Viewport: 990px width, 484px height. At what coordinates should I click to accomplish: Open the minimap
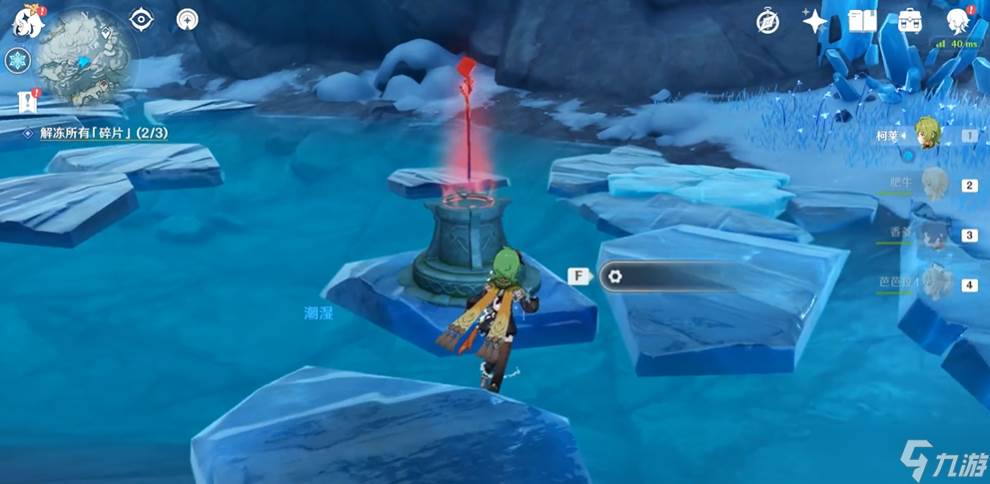(83, 56)
